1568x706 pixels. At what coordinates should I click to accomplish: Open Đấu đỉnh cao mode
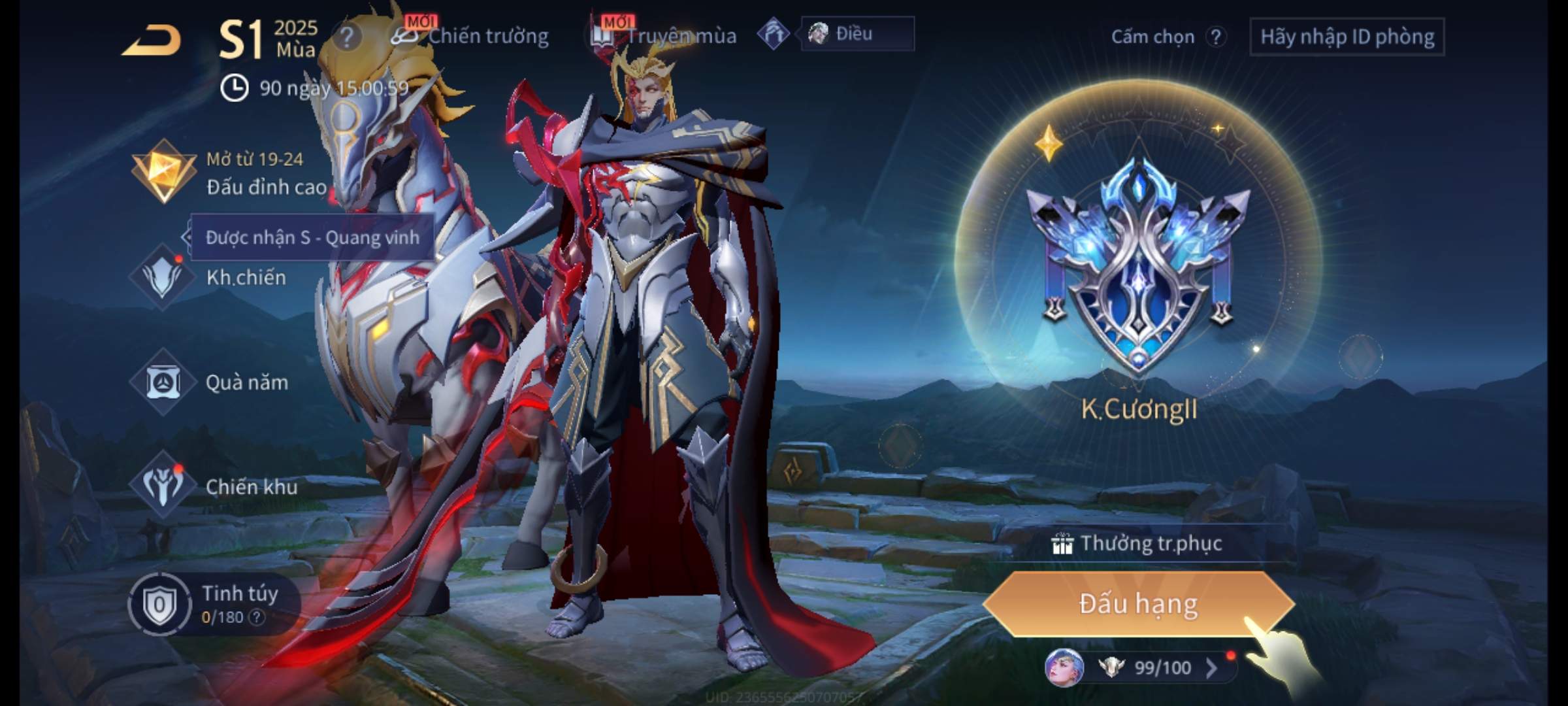coord(229,174)
